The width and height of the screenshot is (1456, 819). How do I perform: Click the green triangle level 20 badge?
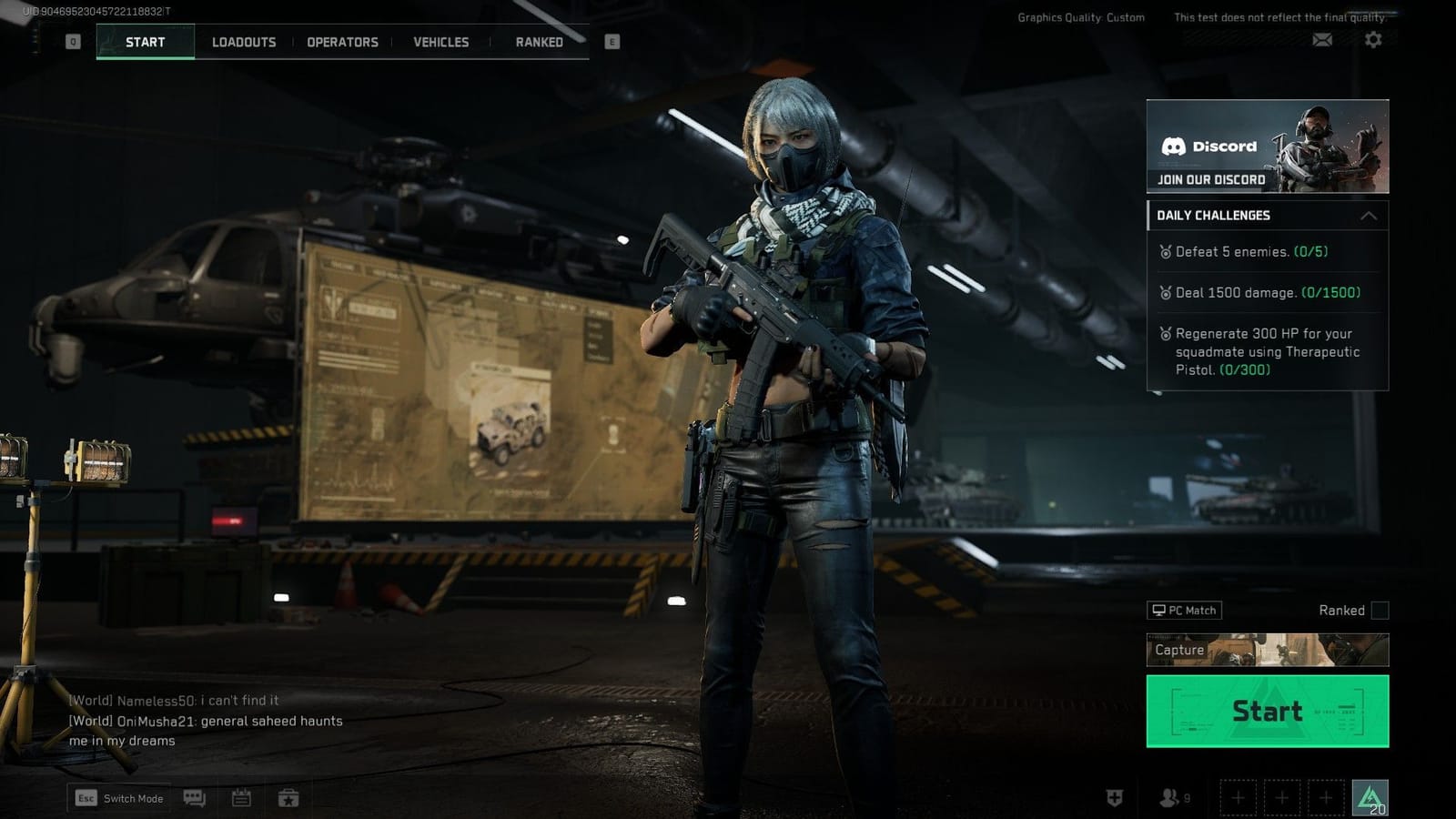click(x=1369, y=796)
